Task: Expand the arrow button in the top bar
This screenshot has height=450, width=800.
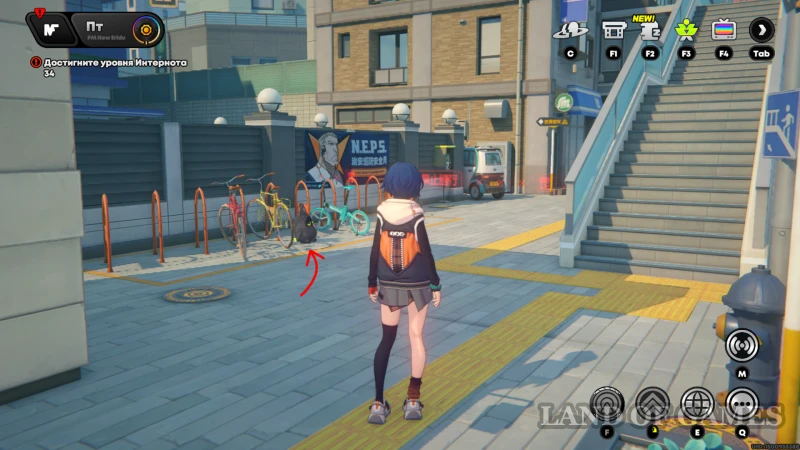Action: (x=761, y=30)
